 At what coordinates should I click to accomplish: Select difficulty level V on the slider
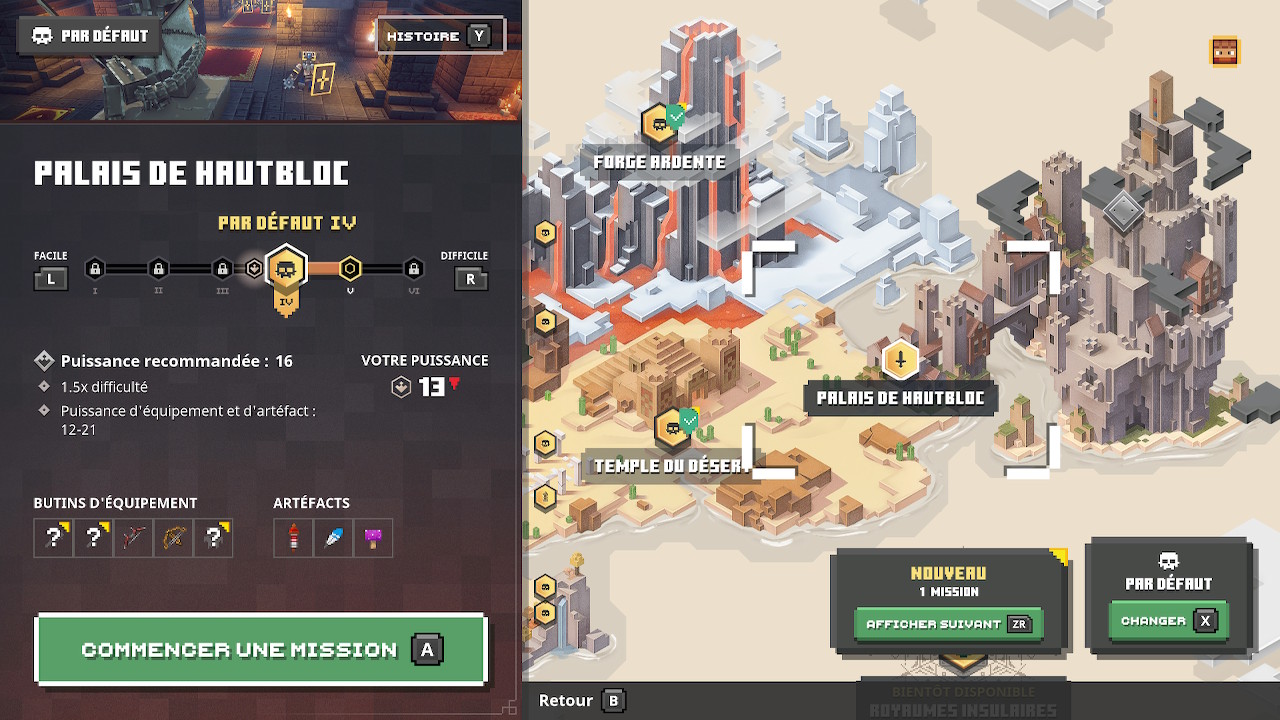(x=350, y=268)
